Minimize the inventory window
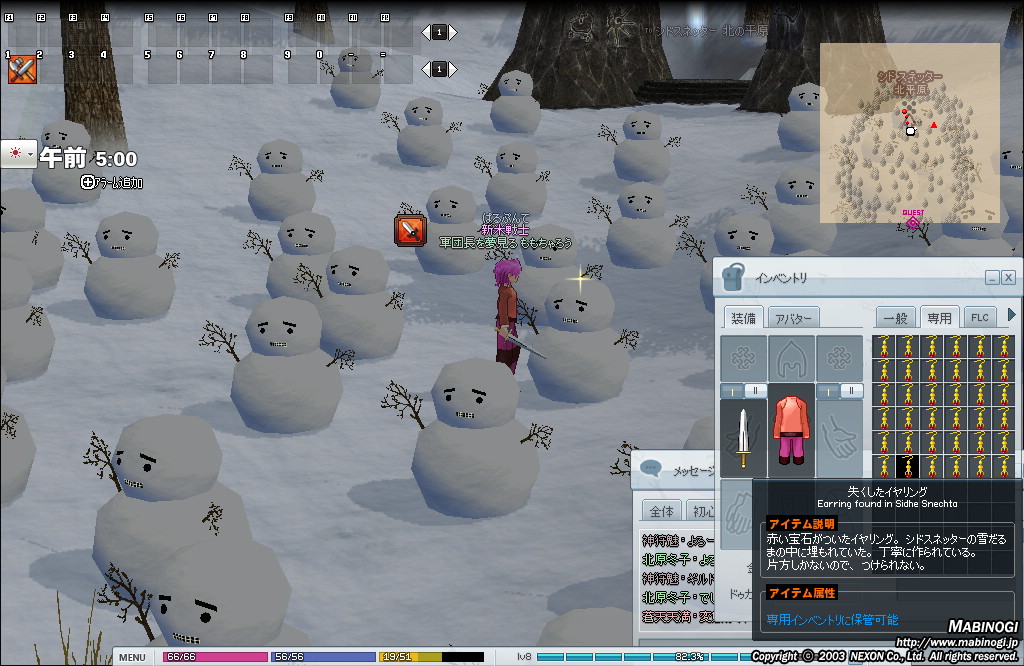The image size is (1024, 666). [x=991, y=278]
